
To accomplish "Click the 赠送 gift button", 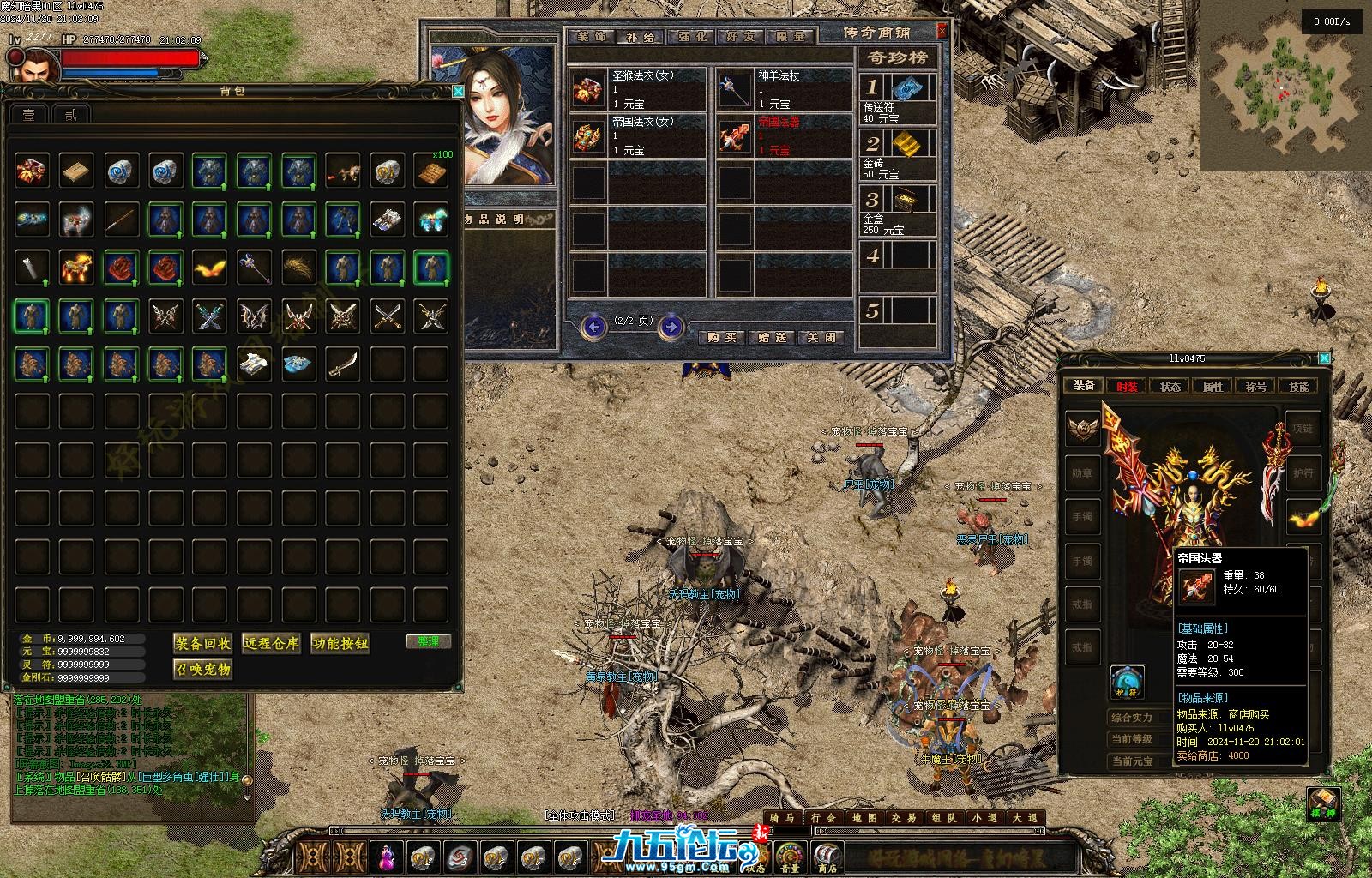I will point(773,337).
